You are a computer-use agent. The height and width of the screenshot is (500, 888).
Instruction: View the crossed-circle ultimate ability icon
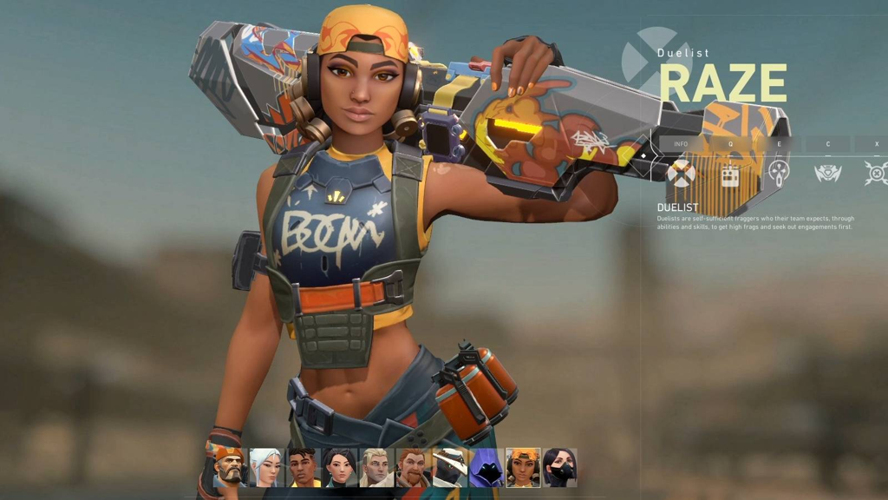pyautogui.click(x=876, y=174)
